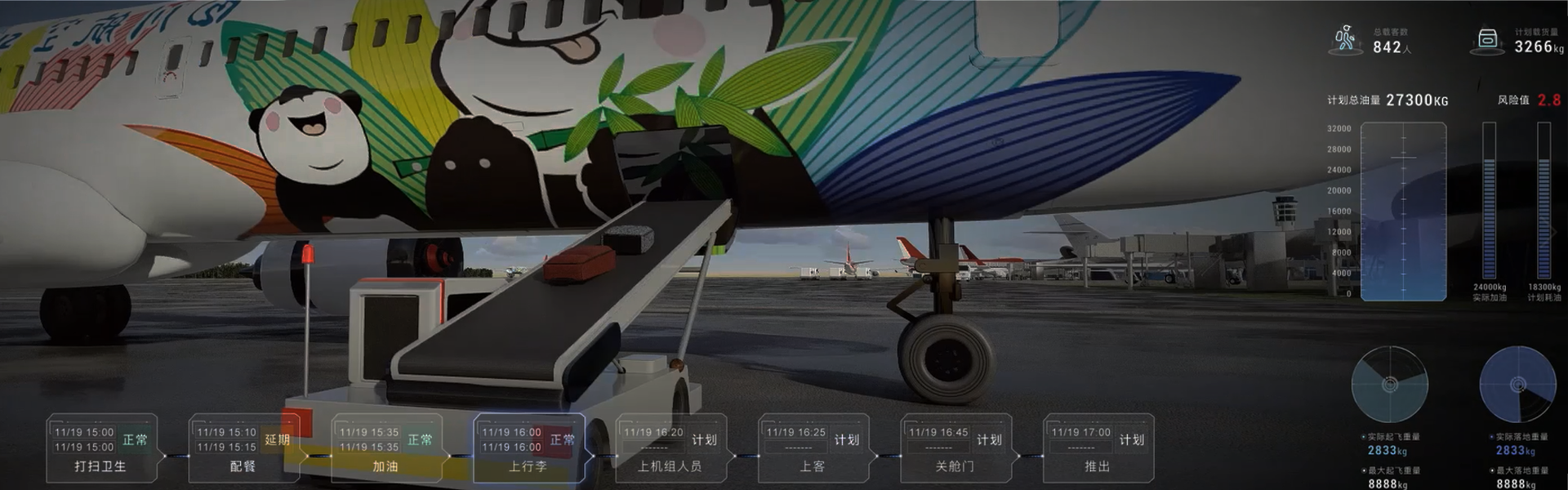Show the 上客 passenger boarding step
The height and width of the screenshot is (490, 1568).
point(813,448)
